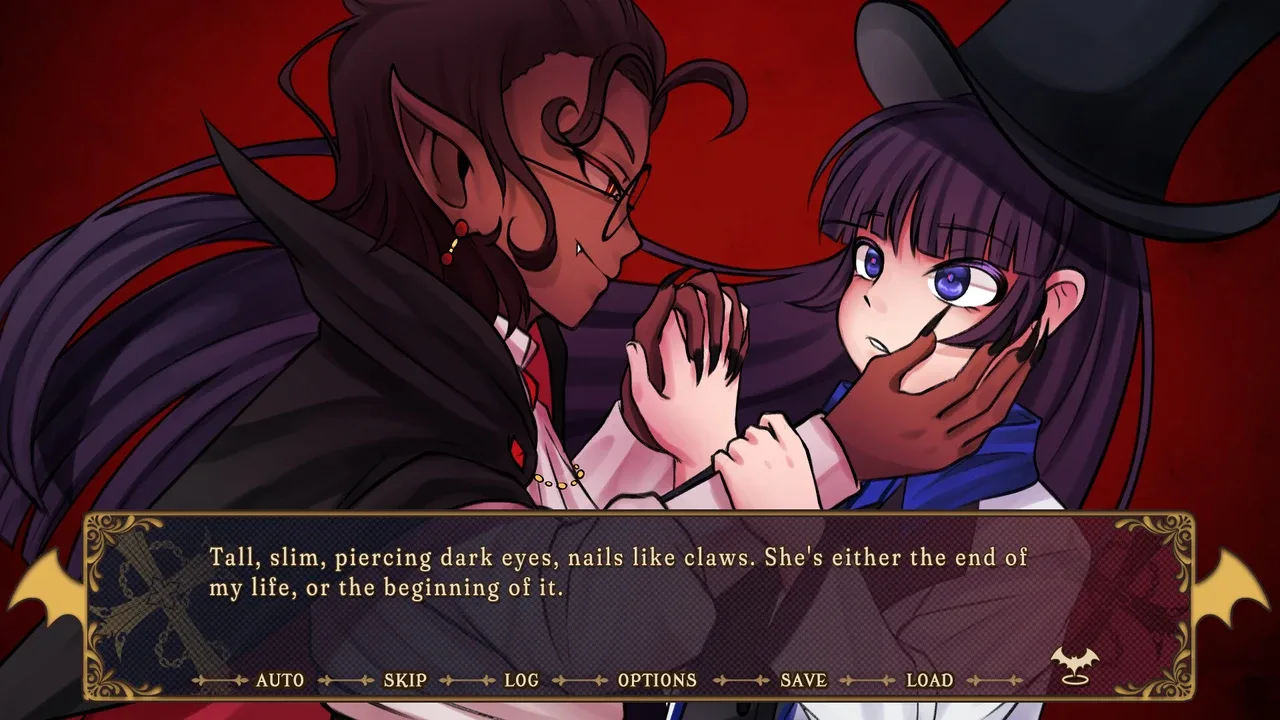This screenshot has height=720, width=1280.
Task: Open the OPTIONS menu
Action: click(x=657, y=680)
